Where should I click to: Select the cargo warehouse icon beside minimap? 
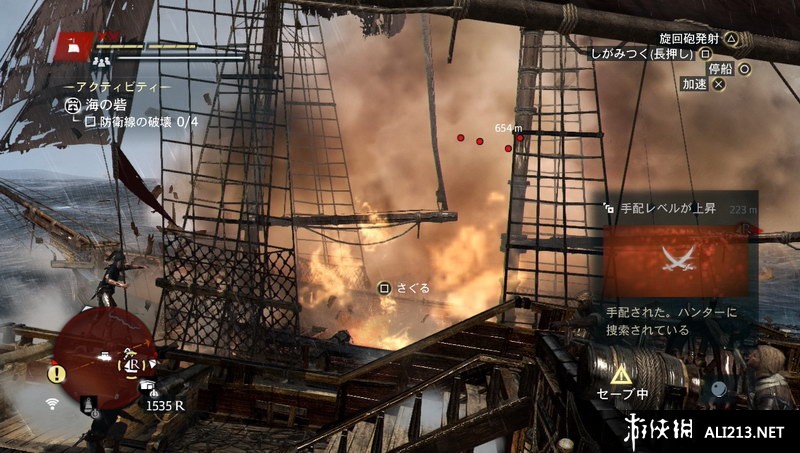pyautogui.click(x=148, y=384)
